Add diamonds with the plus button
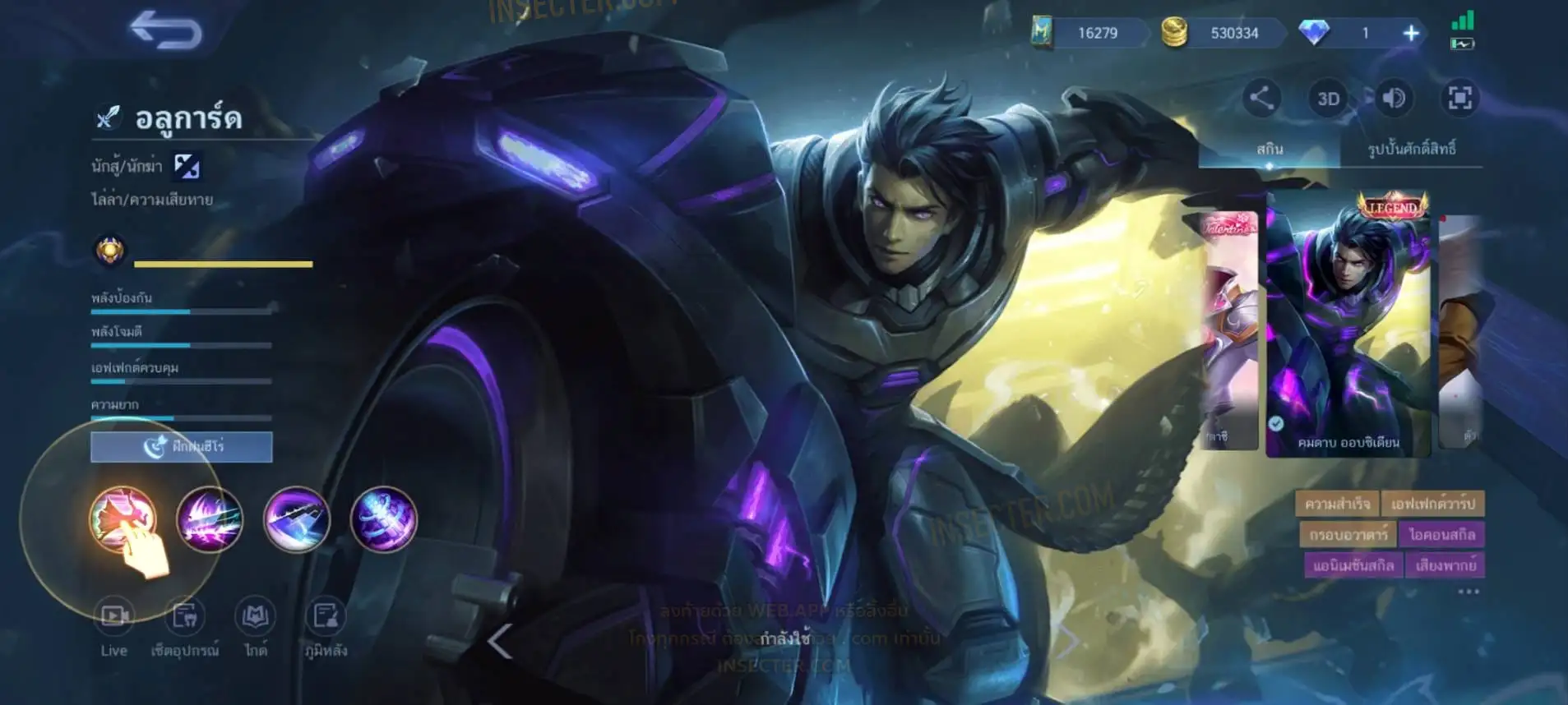Screen dimensions: 1568x705 tap(1411, 33)
